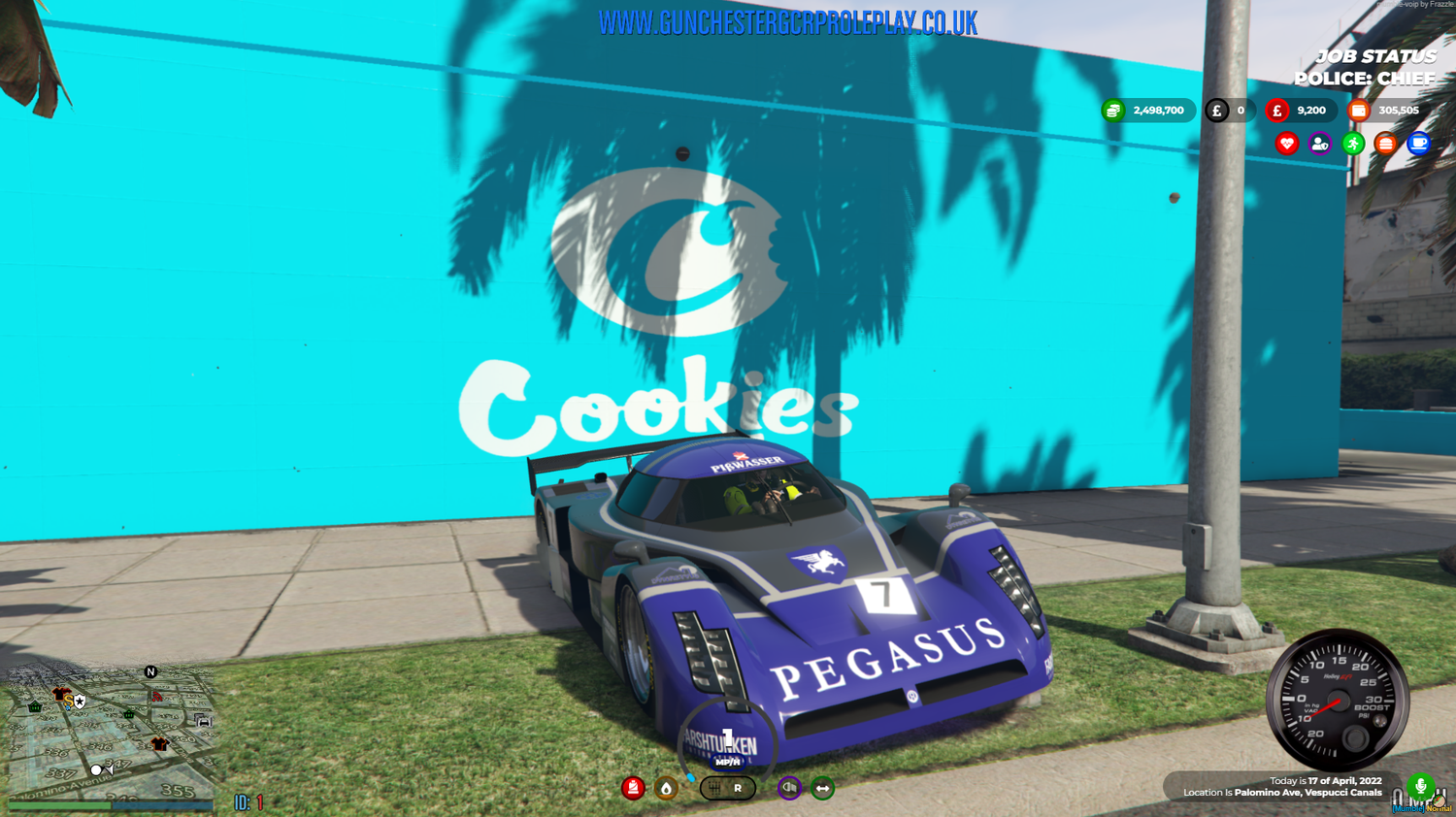The width and height of the screenshot is (1456, 817).
Task: Click the red heart health status icon
Action: click(x=1287, y=144)
